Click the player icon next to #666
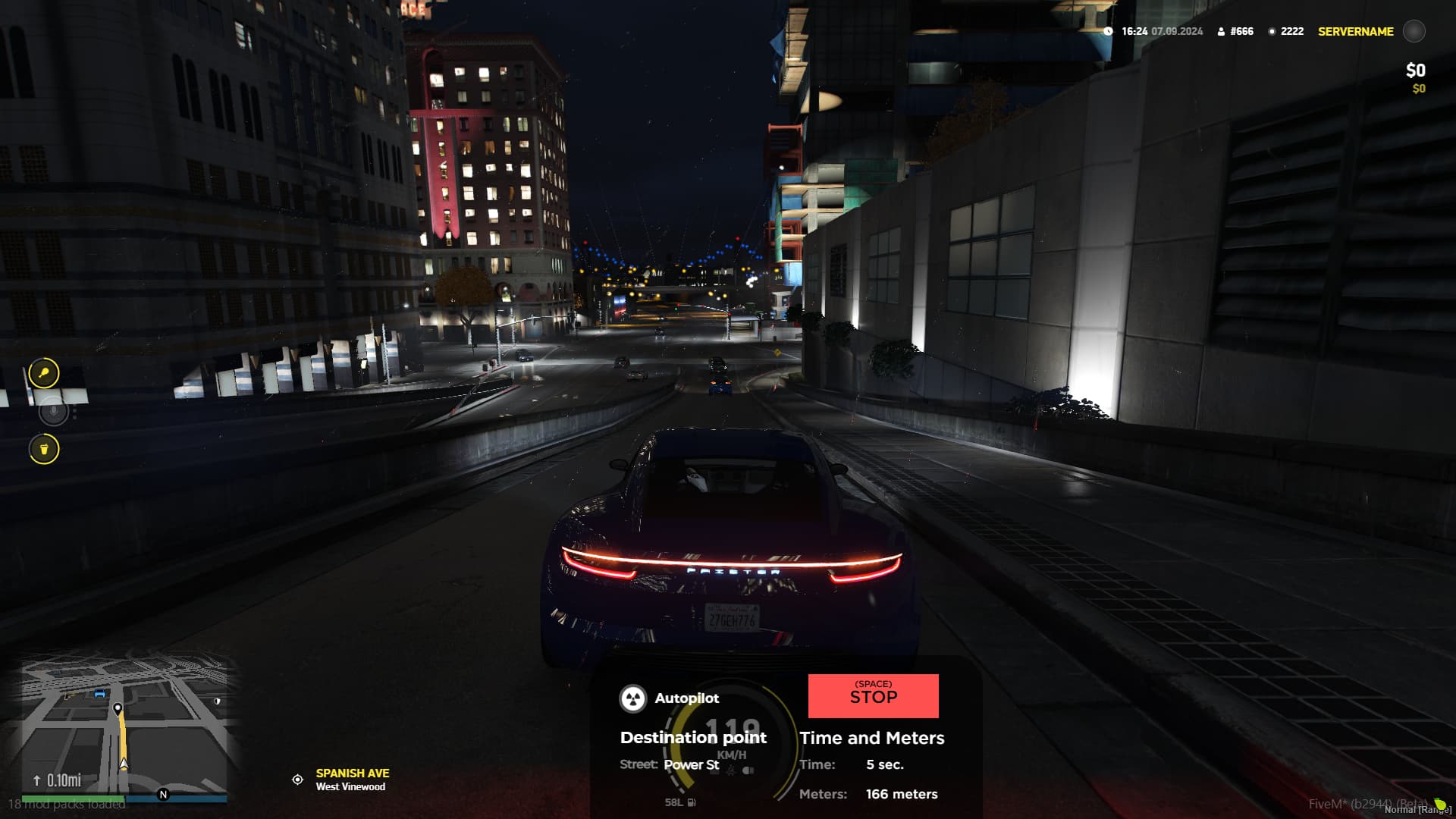The width and height of the screenshot is (1456, 819). click(x=1222, y=31)
